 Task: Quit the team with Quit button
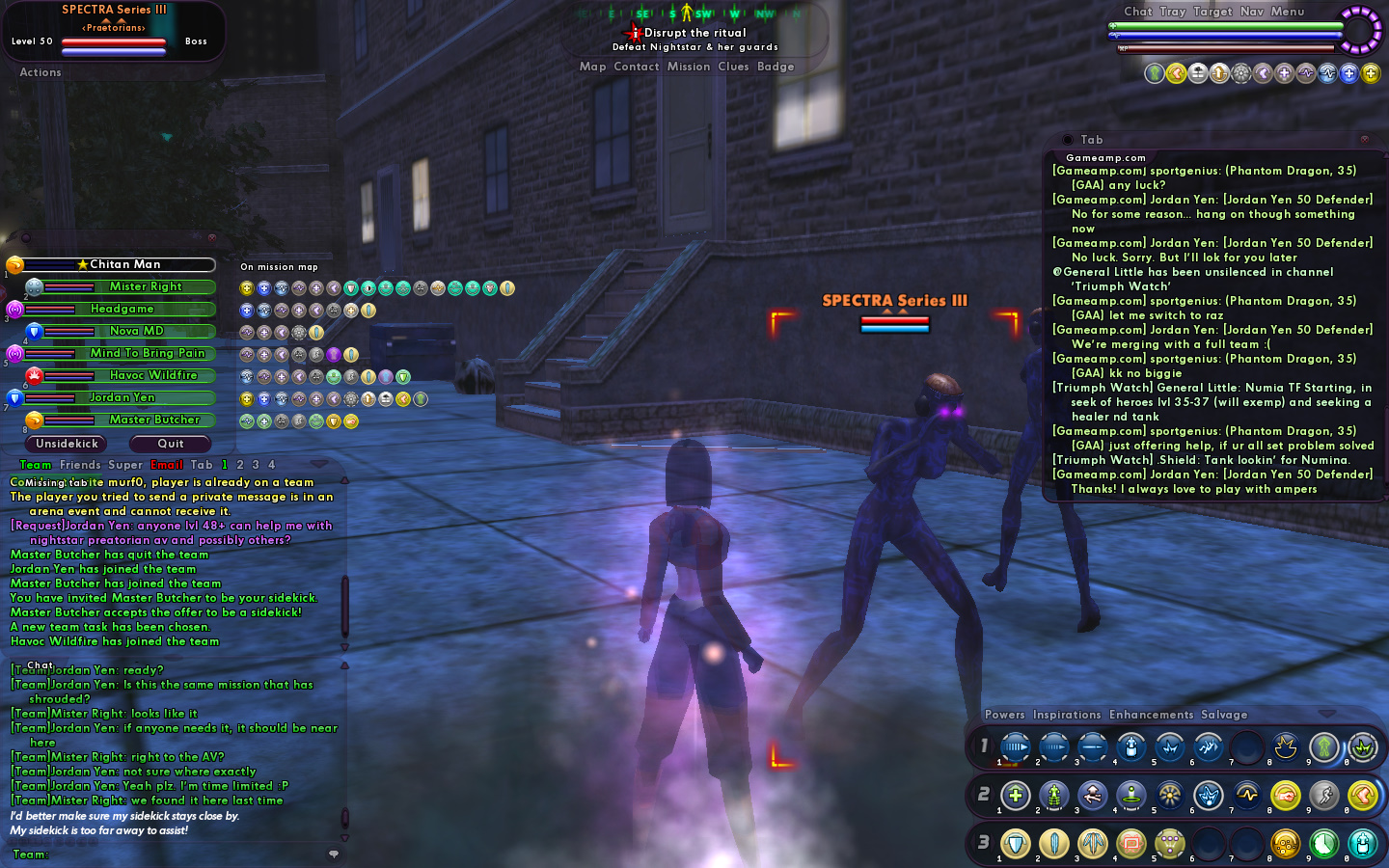[x=171, y=444]
